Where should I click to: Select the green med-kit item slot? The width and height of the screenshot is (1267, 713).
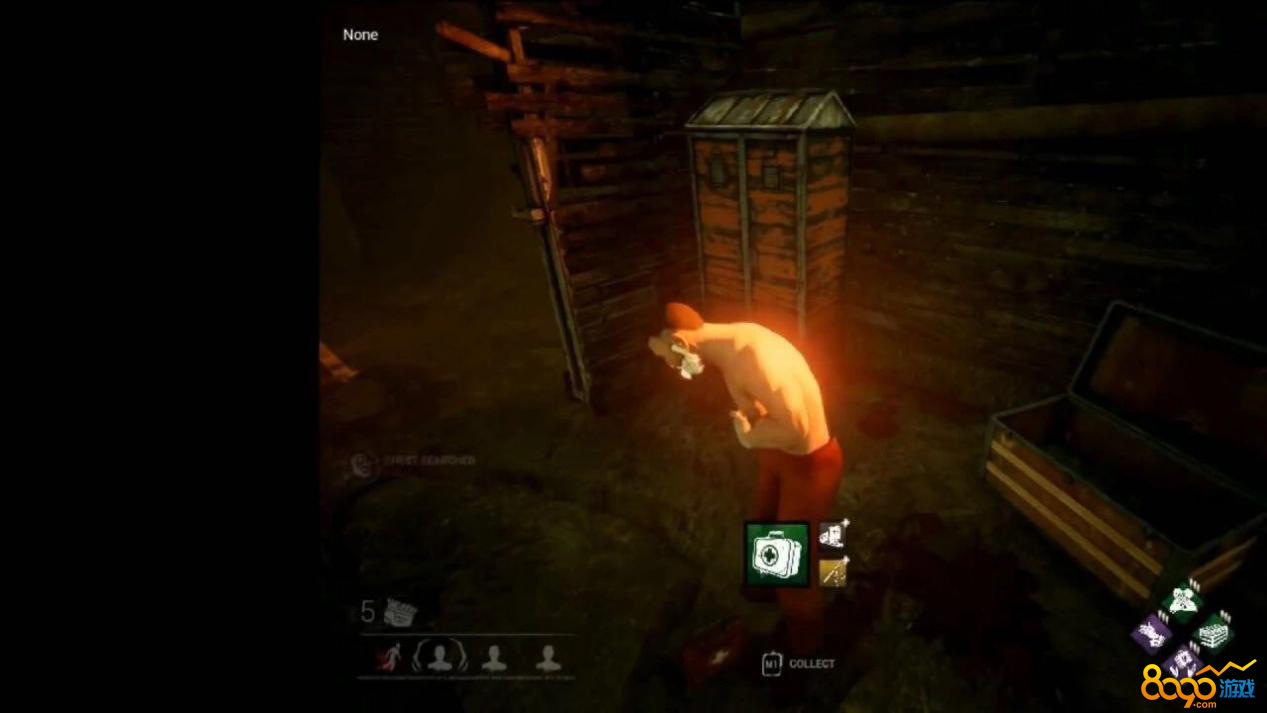(x=776, y=553)
